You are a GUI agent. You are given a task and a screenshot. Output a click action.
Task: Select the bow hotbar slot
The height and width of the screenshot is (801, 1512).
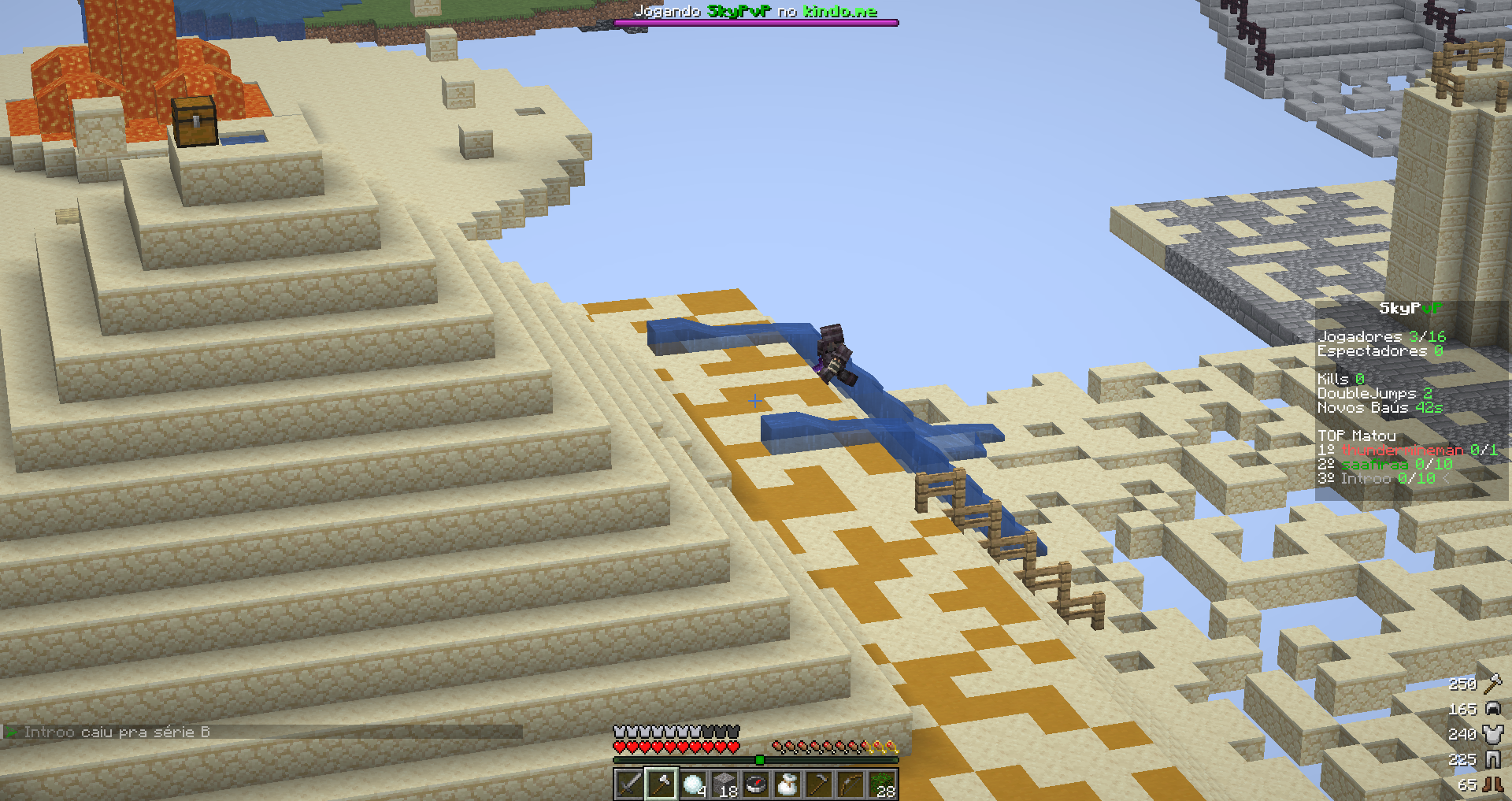click(850, 784)
